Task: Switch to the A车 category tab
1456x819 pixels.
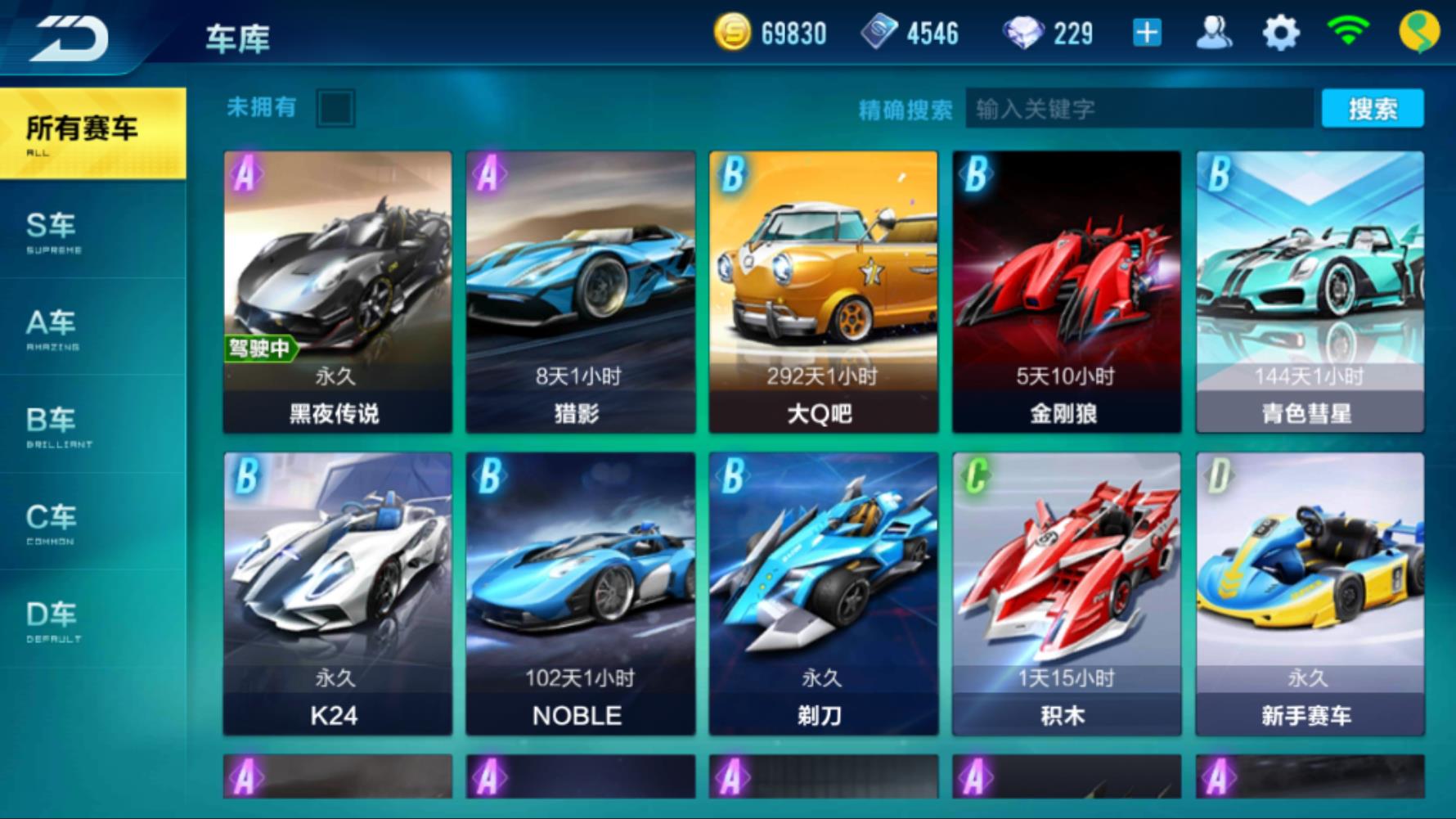Action: 53,327
